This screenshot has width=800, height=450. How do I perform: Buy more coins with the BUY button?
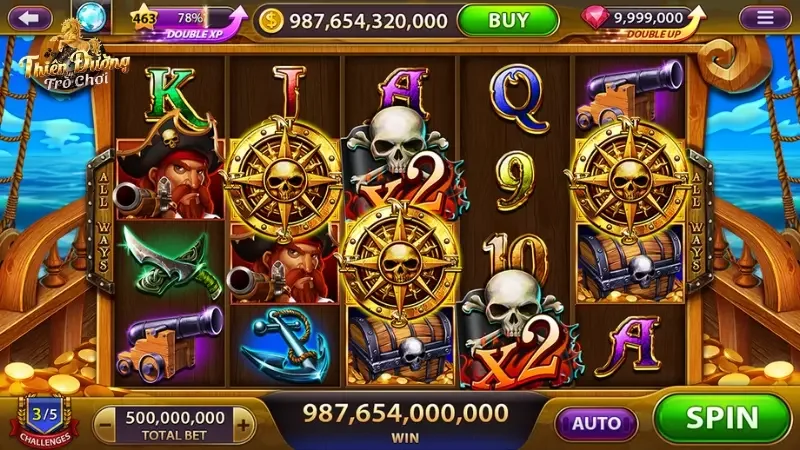pyautogui.click(x=508, y=19)
